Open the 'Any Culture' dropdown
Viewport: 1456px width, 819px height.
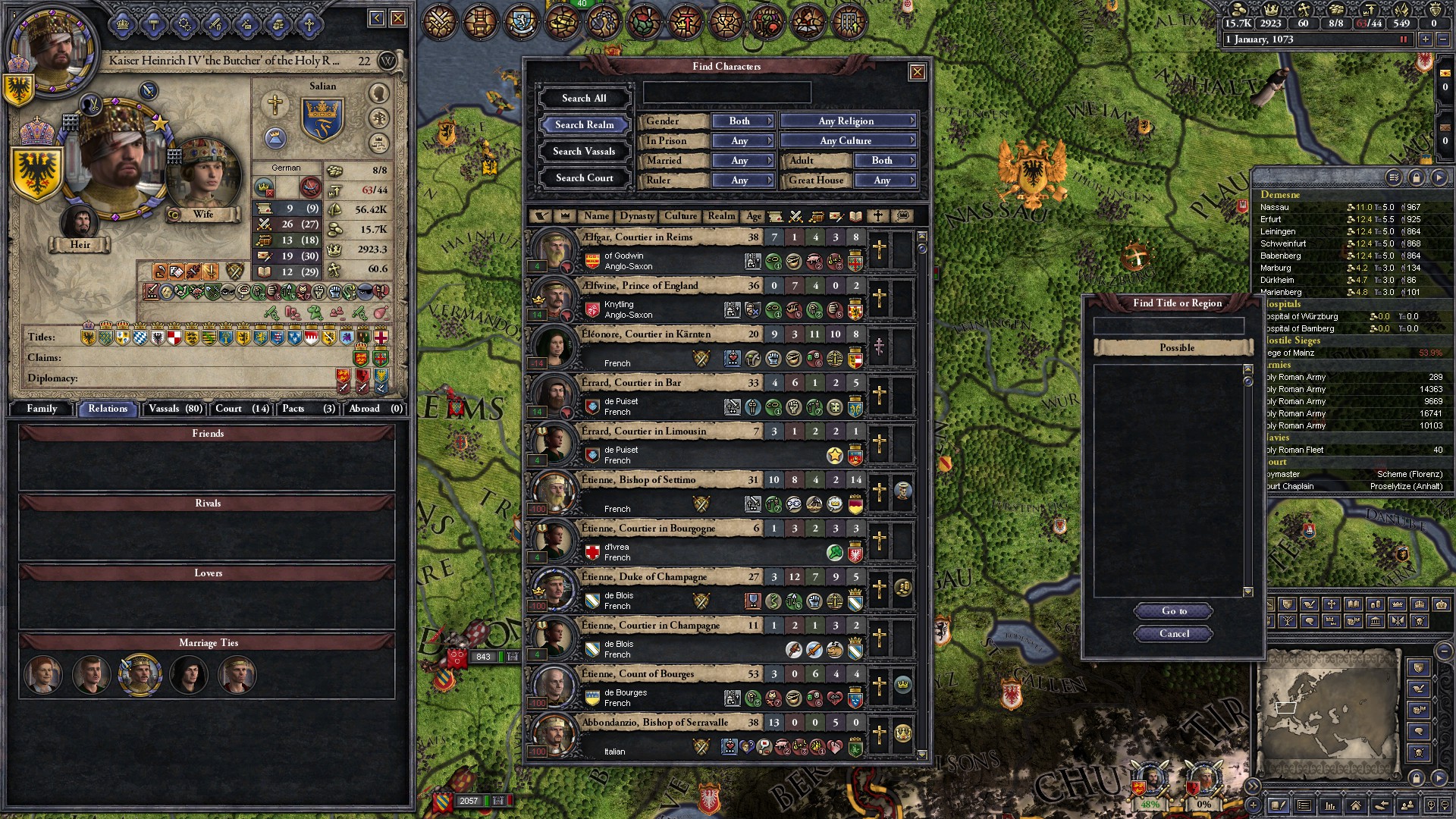(x=848, y=140)
